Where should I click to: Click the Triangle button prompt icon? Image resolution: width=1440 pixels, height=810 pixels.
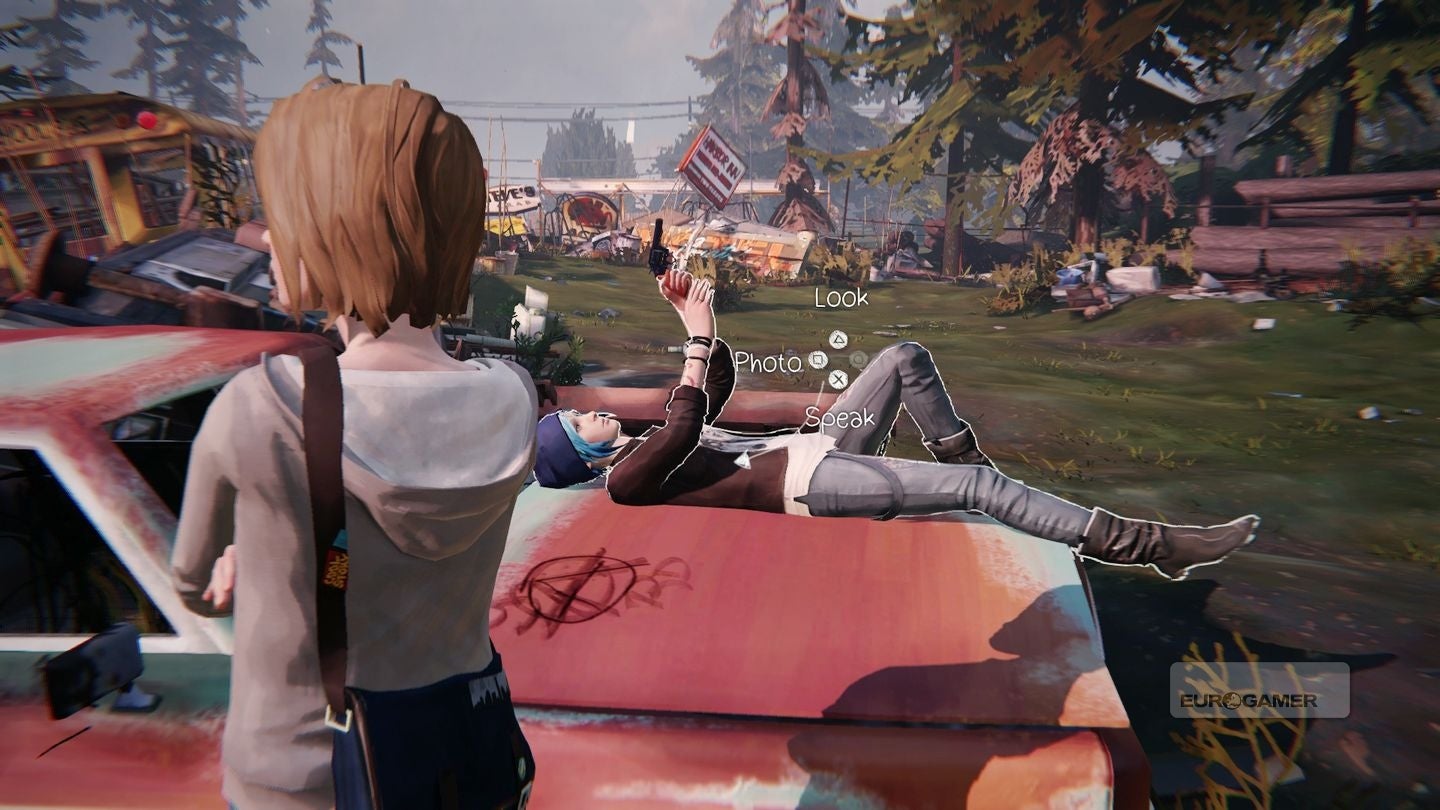point(837,340)
